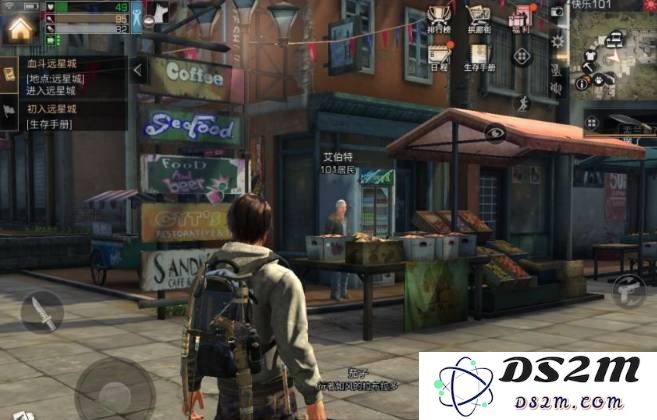
Task: Tap the knife melee attack button
Action: coord(41,312)
